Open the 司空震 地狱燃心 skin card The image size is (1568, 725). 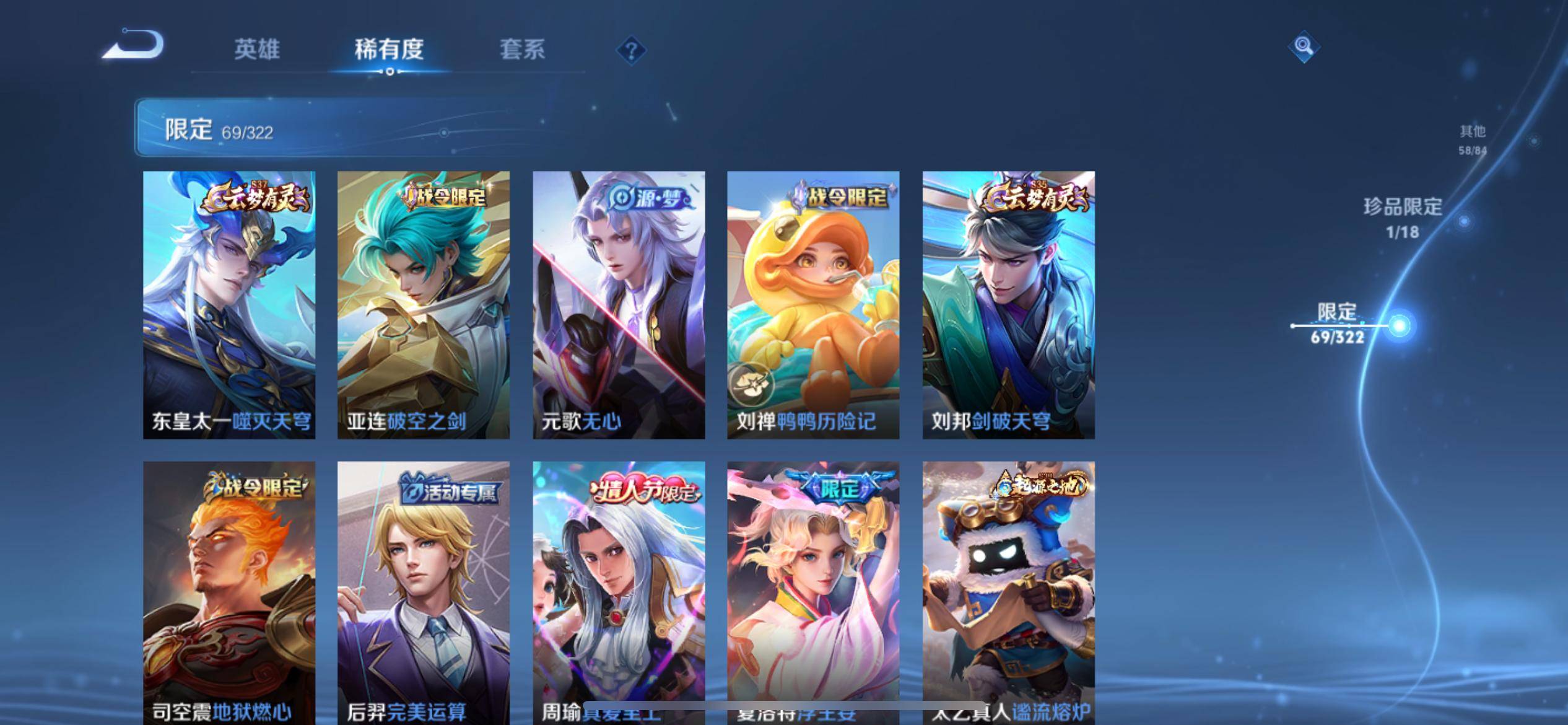[229, 592]
